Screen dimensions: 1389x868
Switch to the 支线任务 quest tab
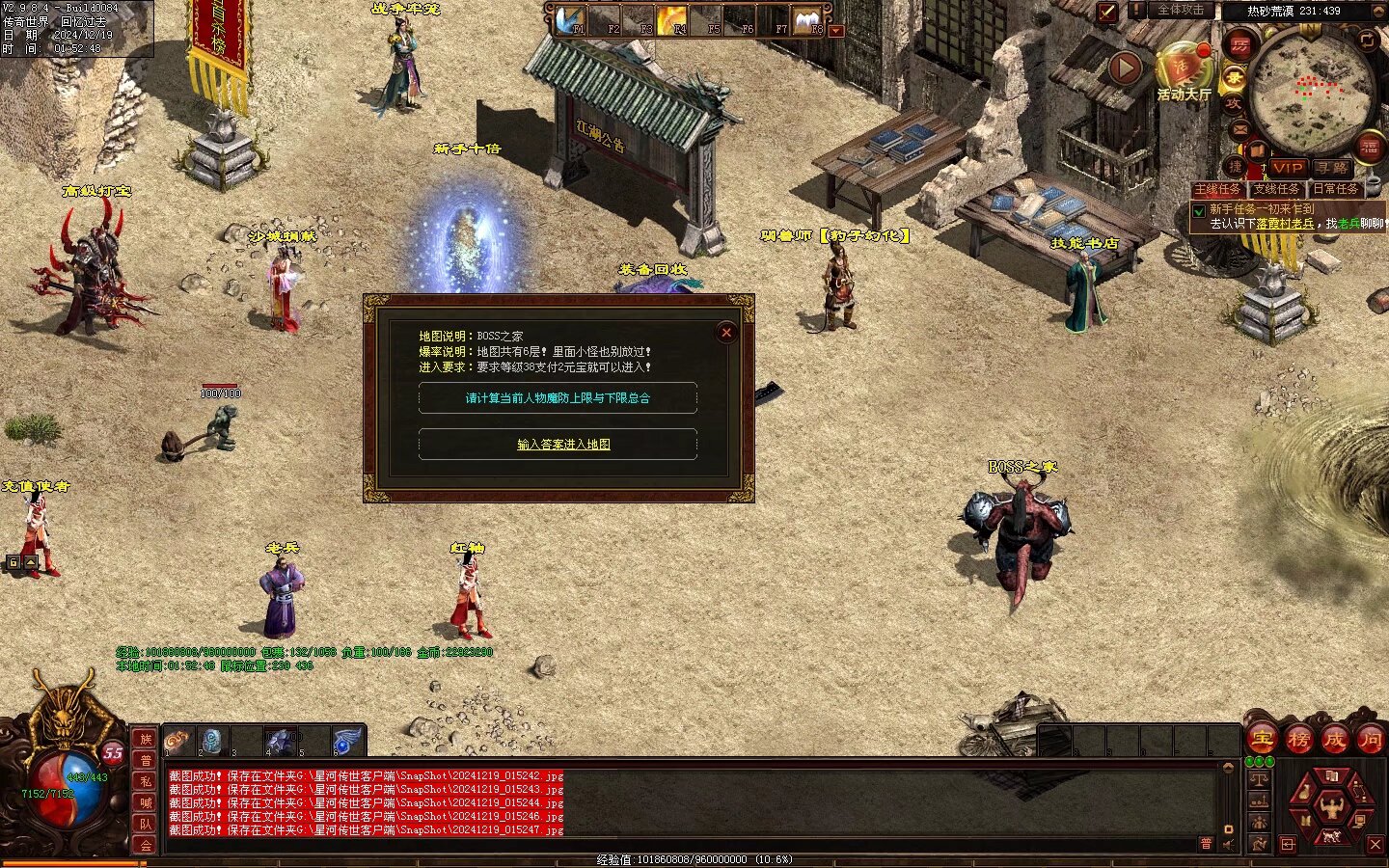click(1276, 190)
